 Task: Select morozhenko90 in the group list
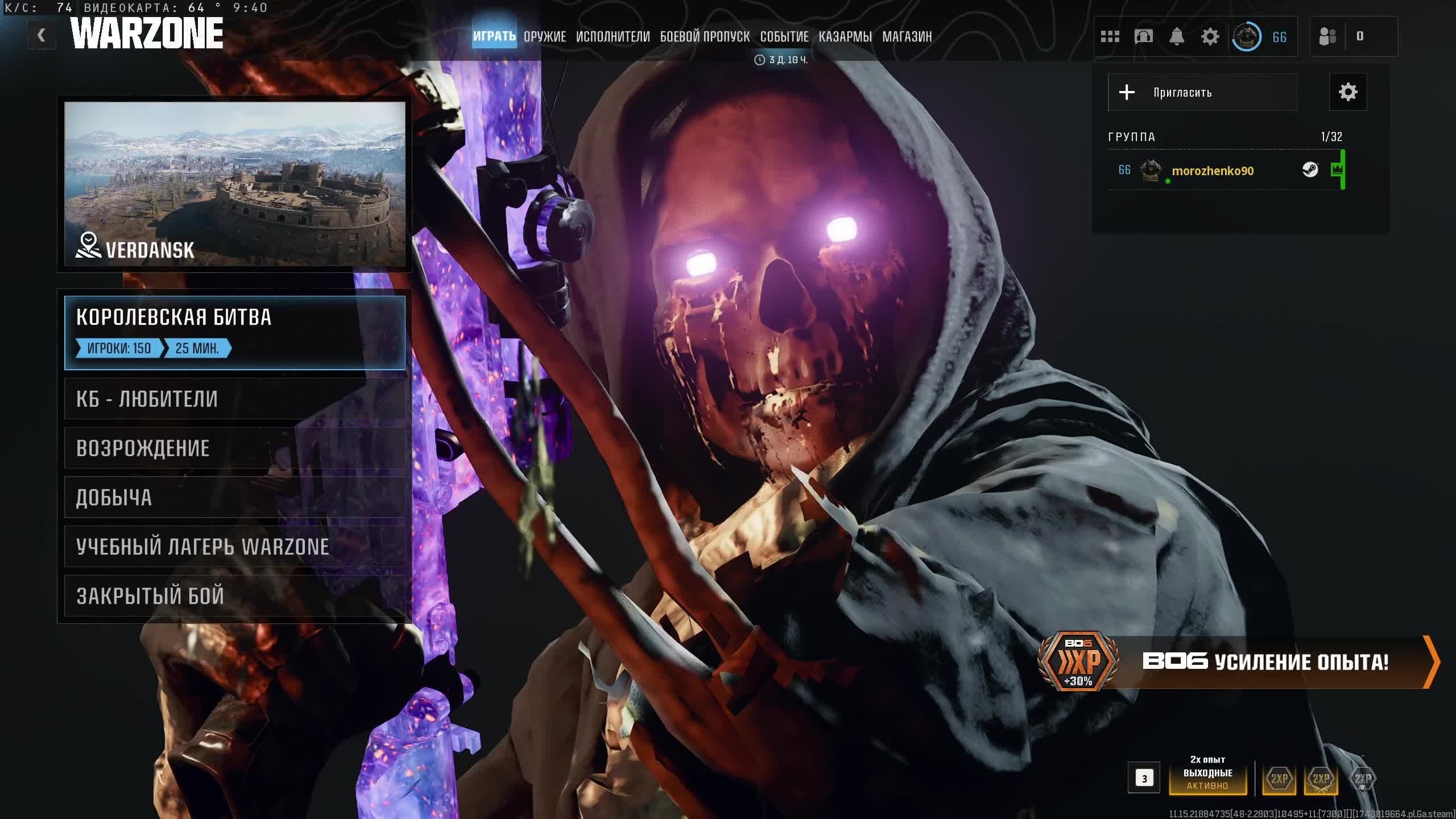pyautogui.click(x=1212, y=171)
